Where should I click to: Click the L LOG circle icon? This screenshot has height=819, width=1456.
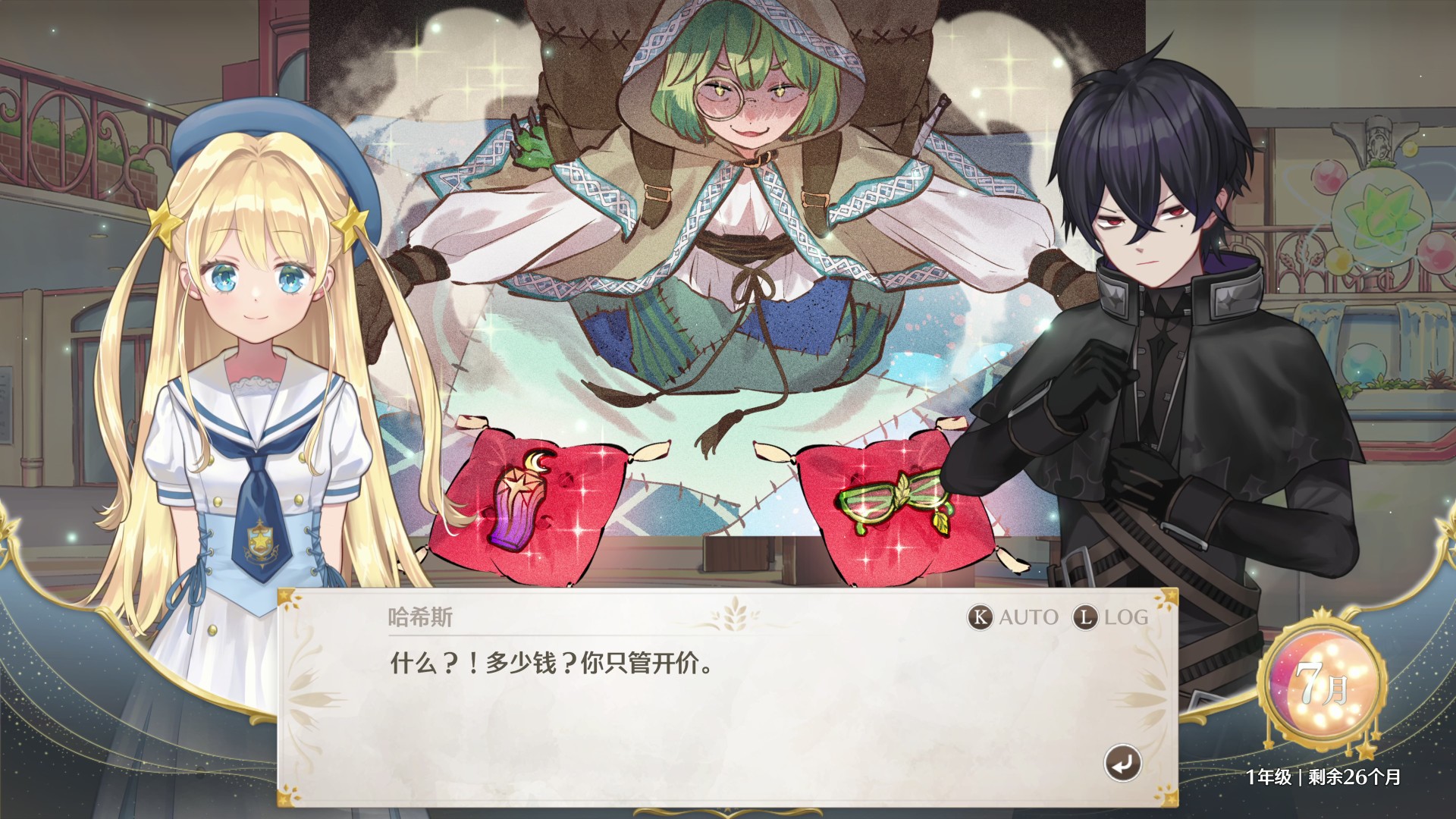pos(1086,617)
